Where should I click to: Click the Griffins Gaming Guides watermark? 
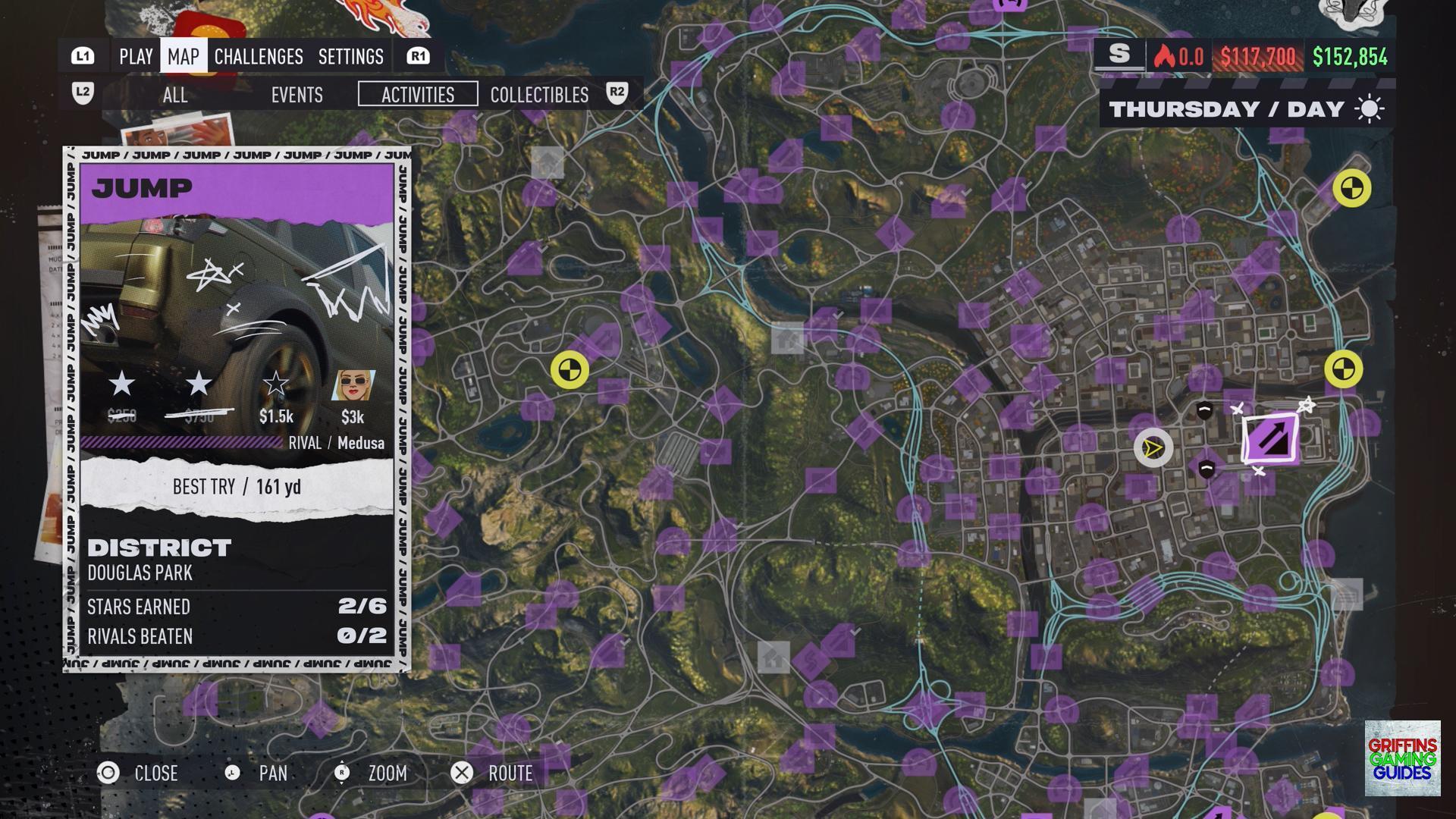click(x=1402, y=758)
